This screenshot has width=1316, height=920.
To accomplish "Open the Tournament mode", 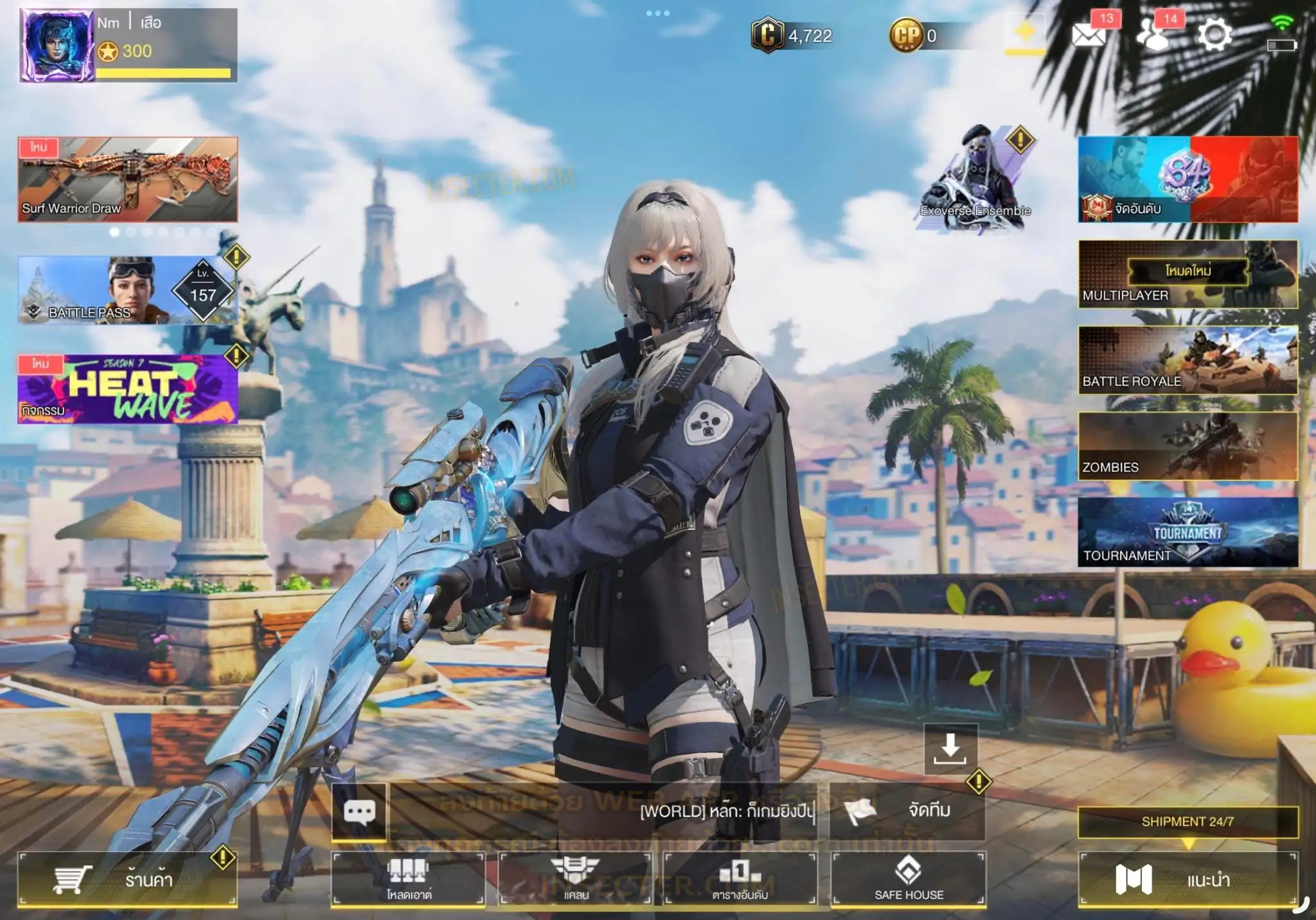I will pos(1187,532).
